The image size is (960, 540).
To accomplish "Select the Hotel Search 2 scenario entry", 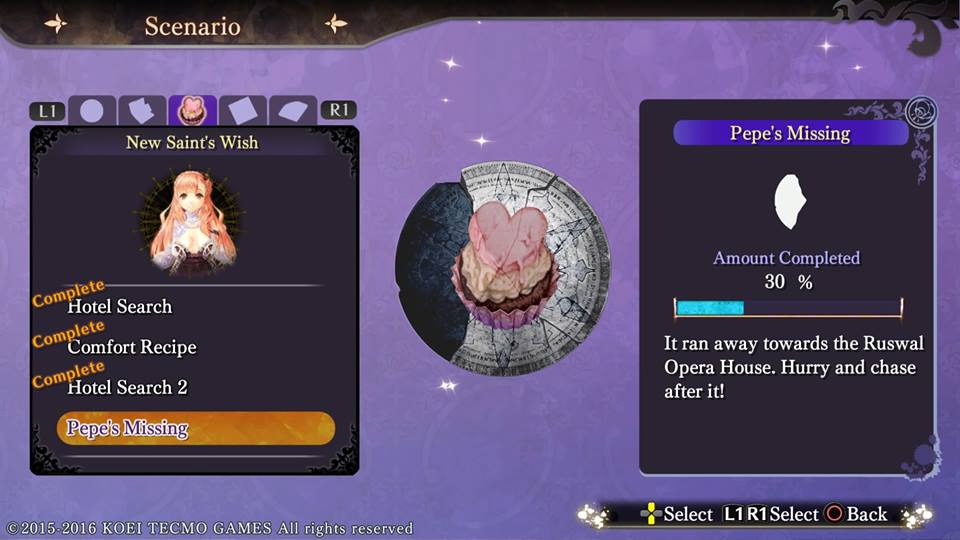I will [127, 387].
